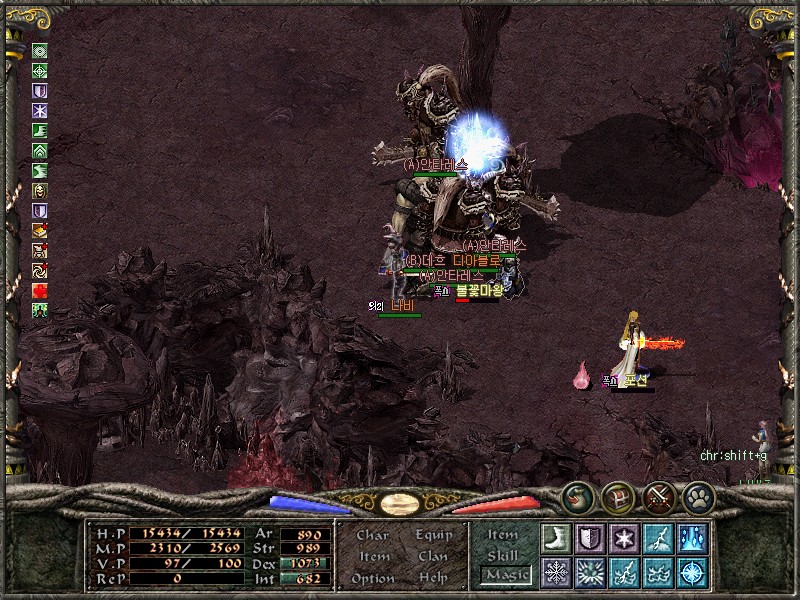This screenshot has height=600, width=800.
Task: Click the skull face buff icon
Action: [x=40, y=190]
